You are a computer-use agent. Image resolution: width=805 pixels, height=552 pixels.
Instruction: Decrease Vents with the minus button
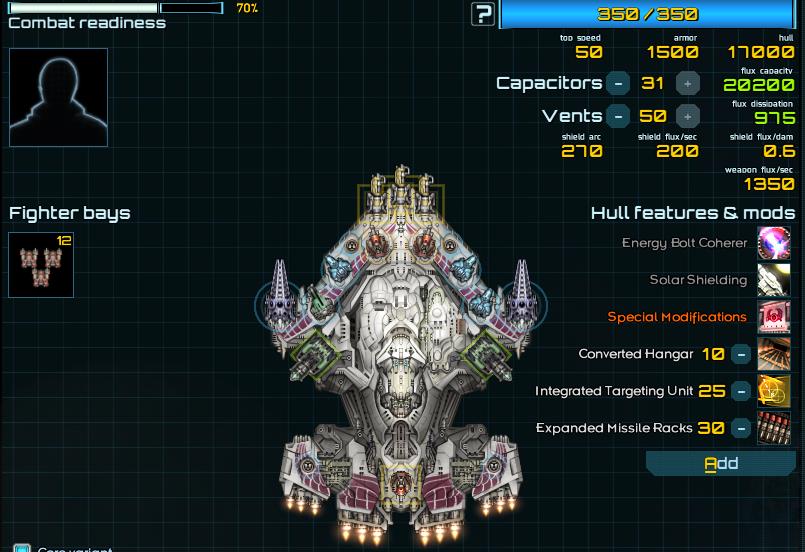pos(619,117)
